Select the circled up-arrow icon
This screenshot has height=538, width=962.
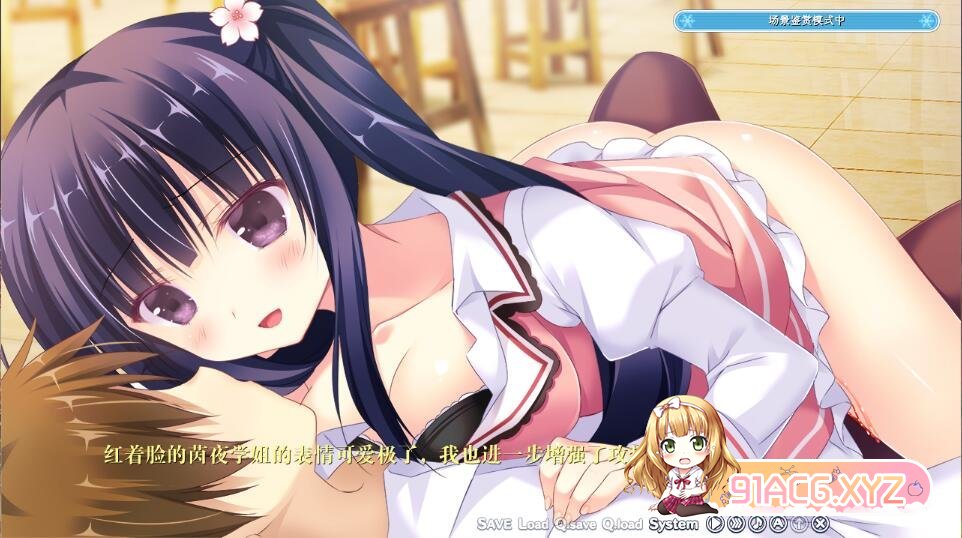(x=799, y=523)
